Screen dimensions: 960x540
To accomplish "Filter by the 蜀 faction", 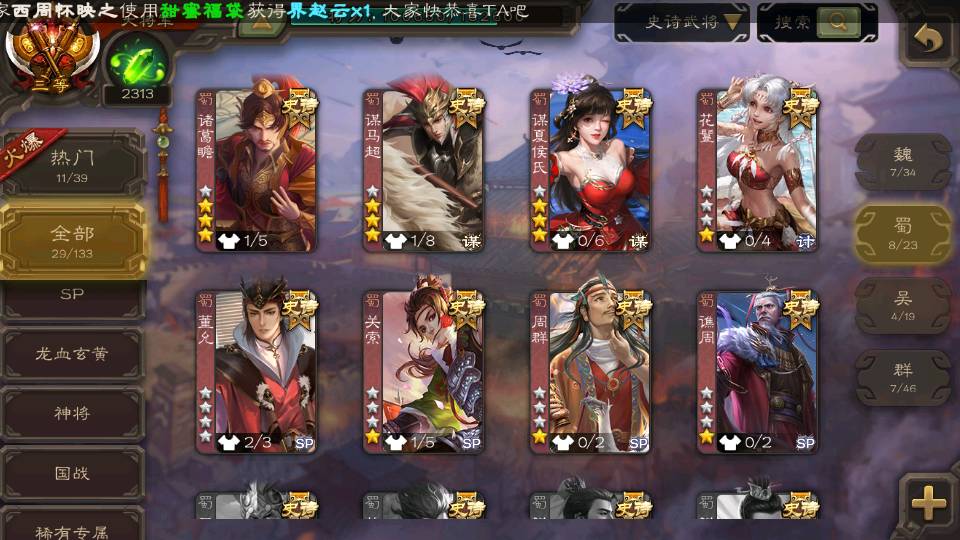I will point(902,234).
